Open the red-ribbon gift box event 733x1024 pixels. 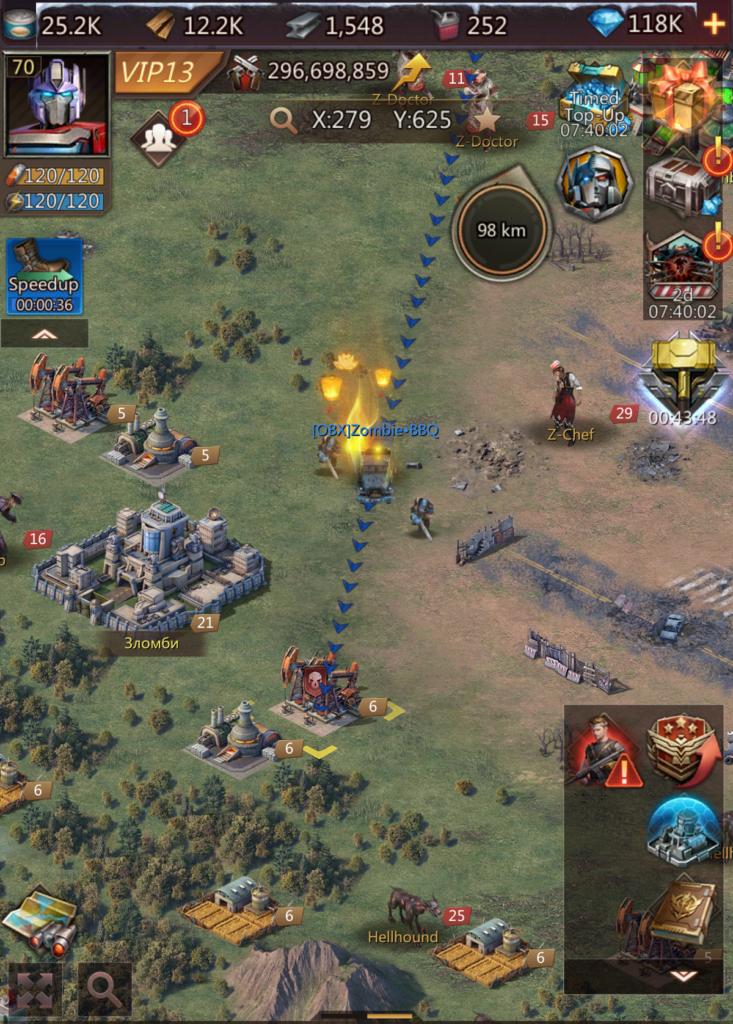[682, 96]
